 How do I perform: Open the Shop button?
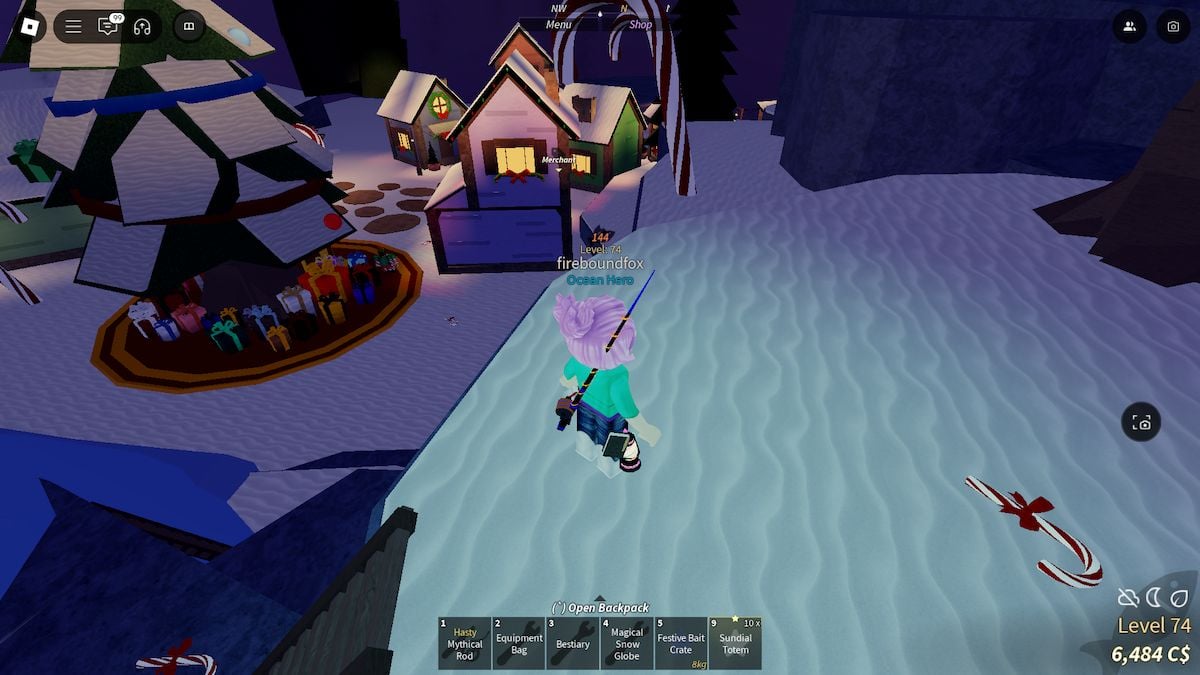(640, 24)
